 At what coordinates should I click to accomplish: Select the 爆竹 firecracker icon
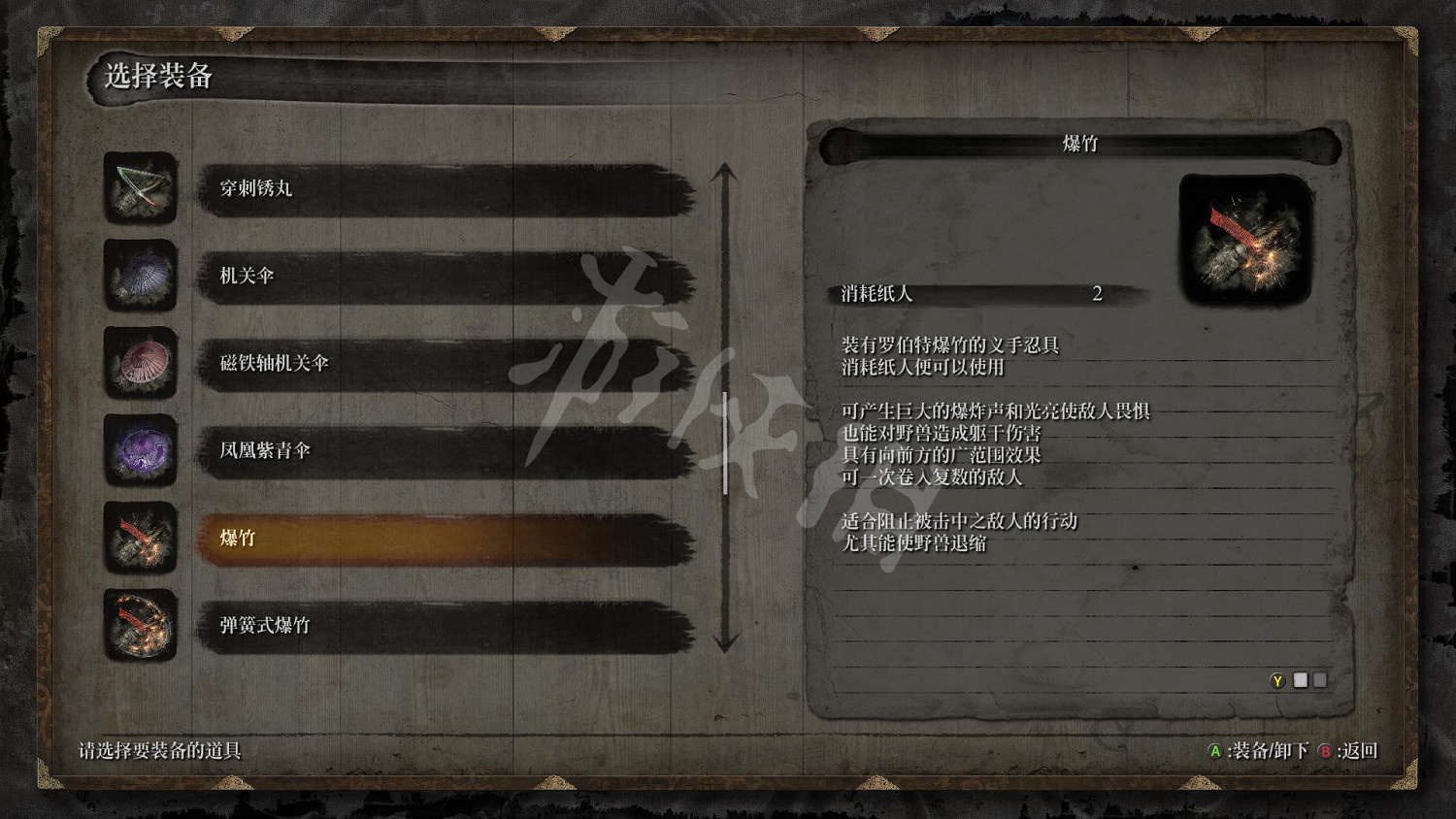pyautogui.click(x=141, y=540)
